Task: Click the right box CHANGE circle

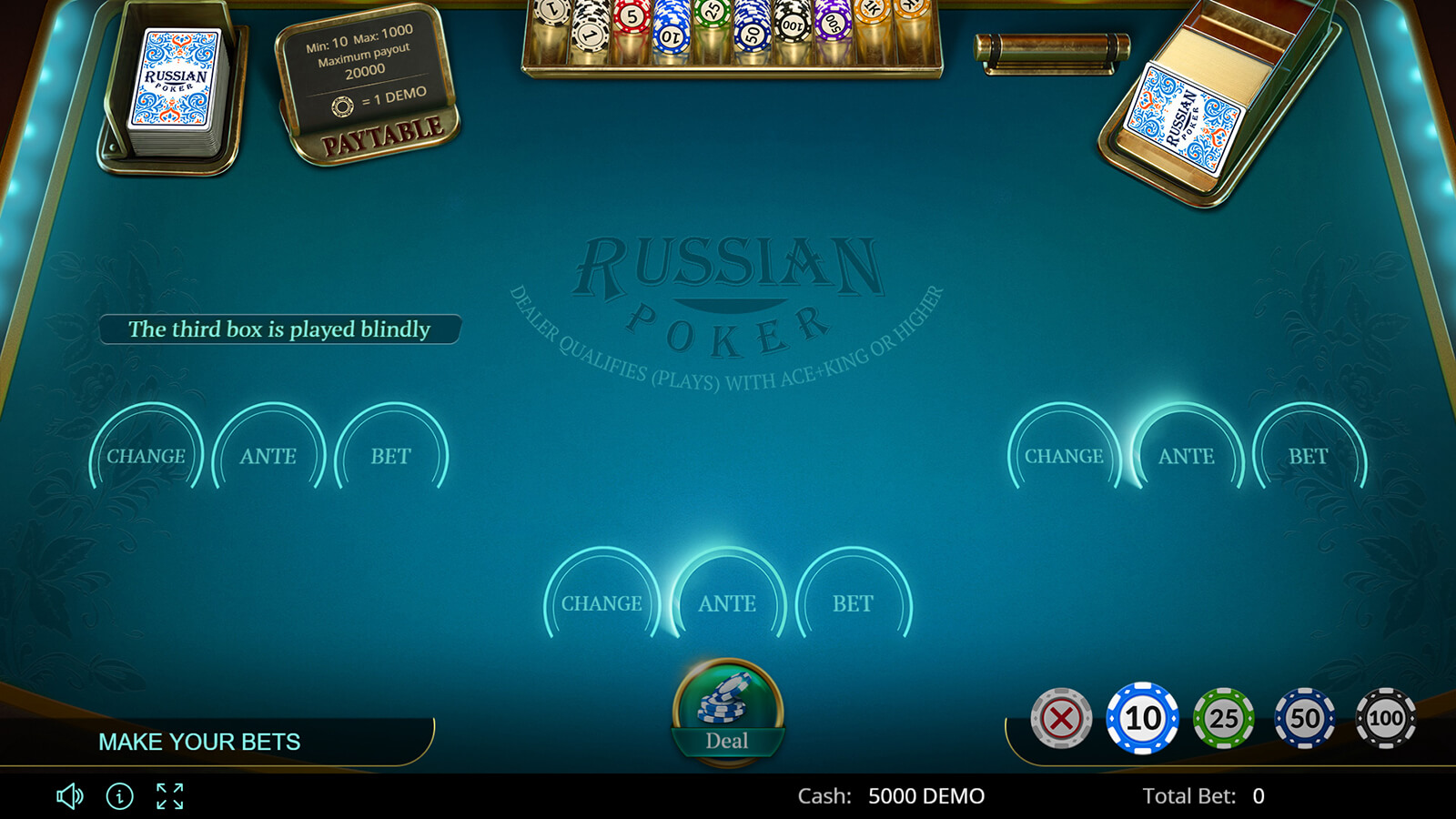Action: coord(1064,455)
